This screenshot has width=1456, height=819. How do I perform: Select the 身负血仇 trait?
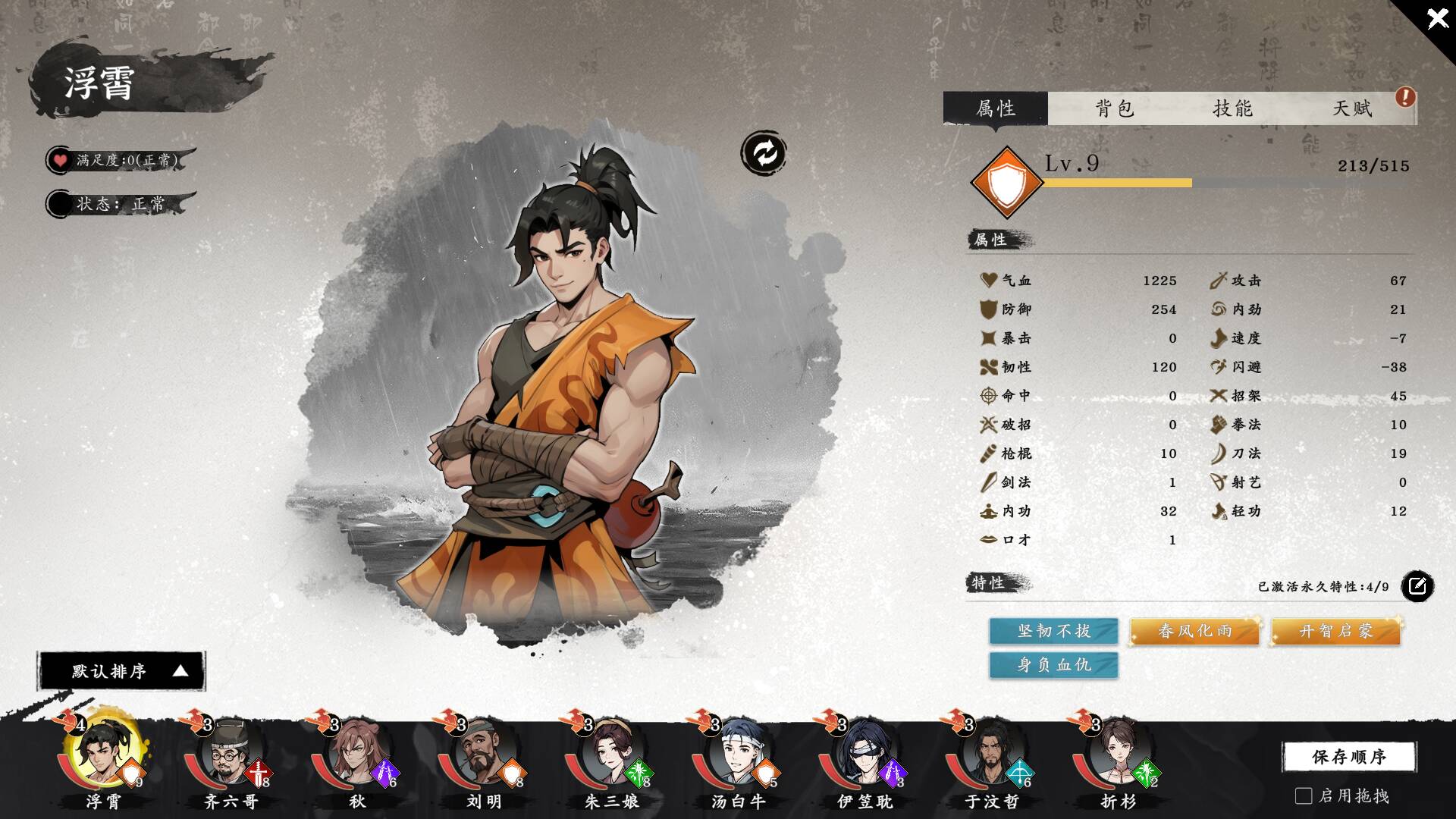pyautogui.click(x=1053, y=665)
